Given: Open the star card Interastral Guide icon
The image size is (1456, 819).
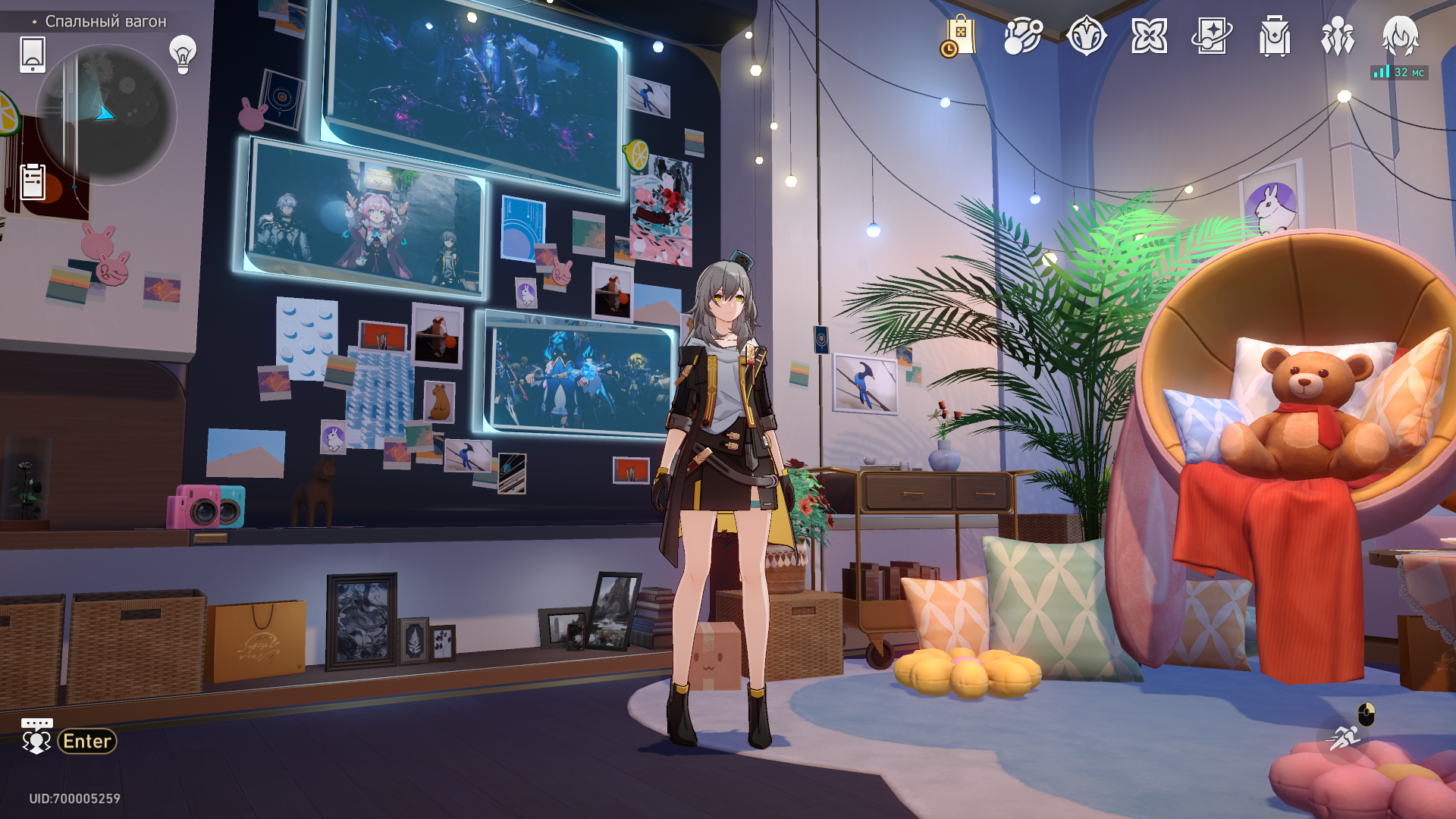Looking at the screenshot, I should coord(1212,36).
